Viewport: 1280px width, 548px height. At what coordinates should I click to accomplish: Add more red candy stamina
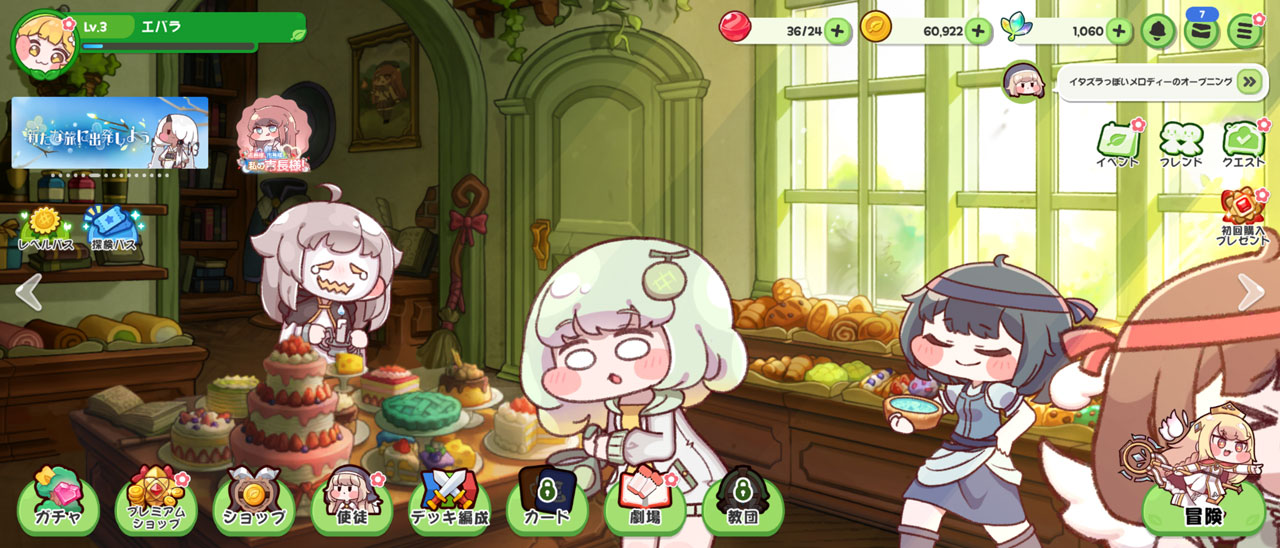click(837, 31)
